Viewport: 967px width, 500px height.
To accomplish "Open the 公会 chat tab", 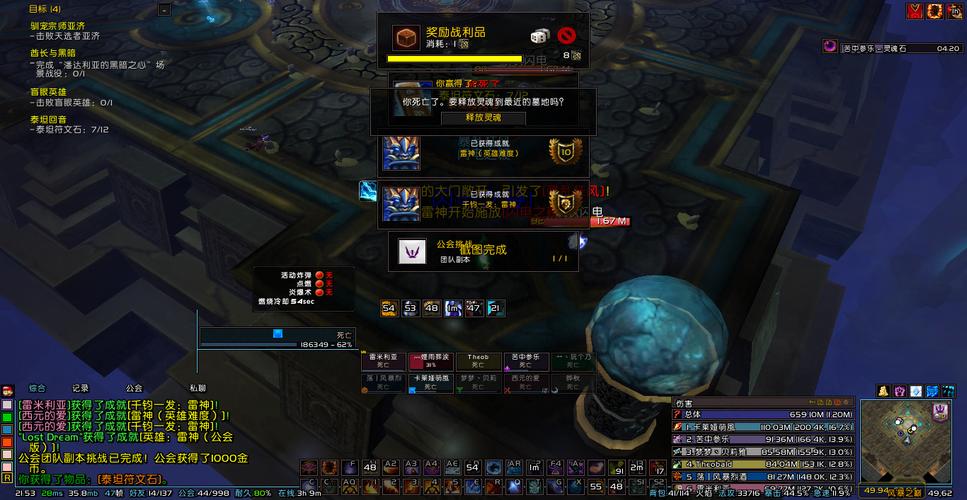I will coord(134,388).
